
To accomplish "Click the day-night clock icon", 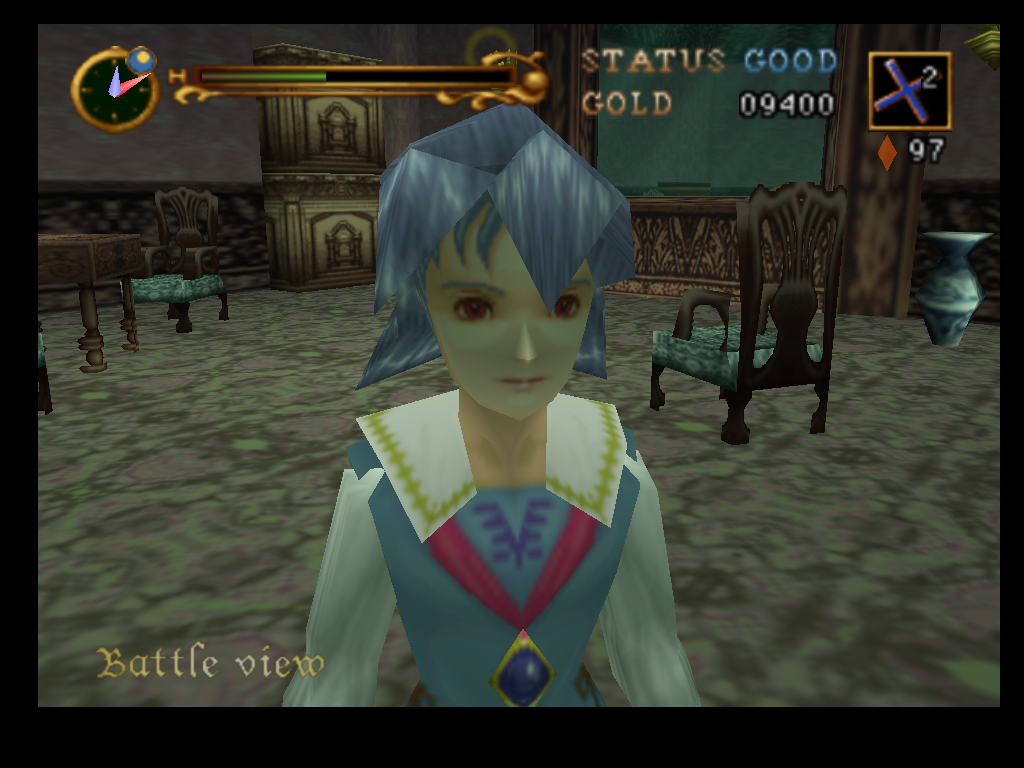I will tap(116, 88).
